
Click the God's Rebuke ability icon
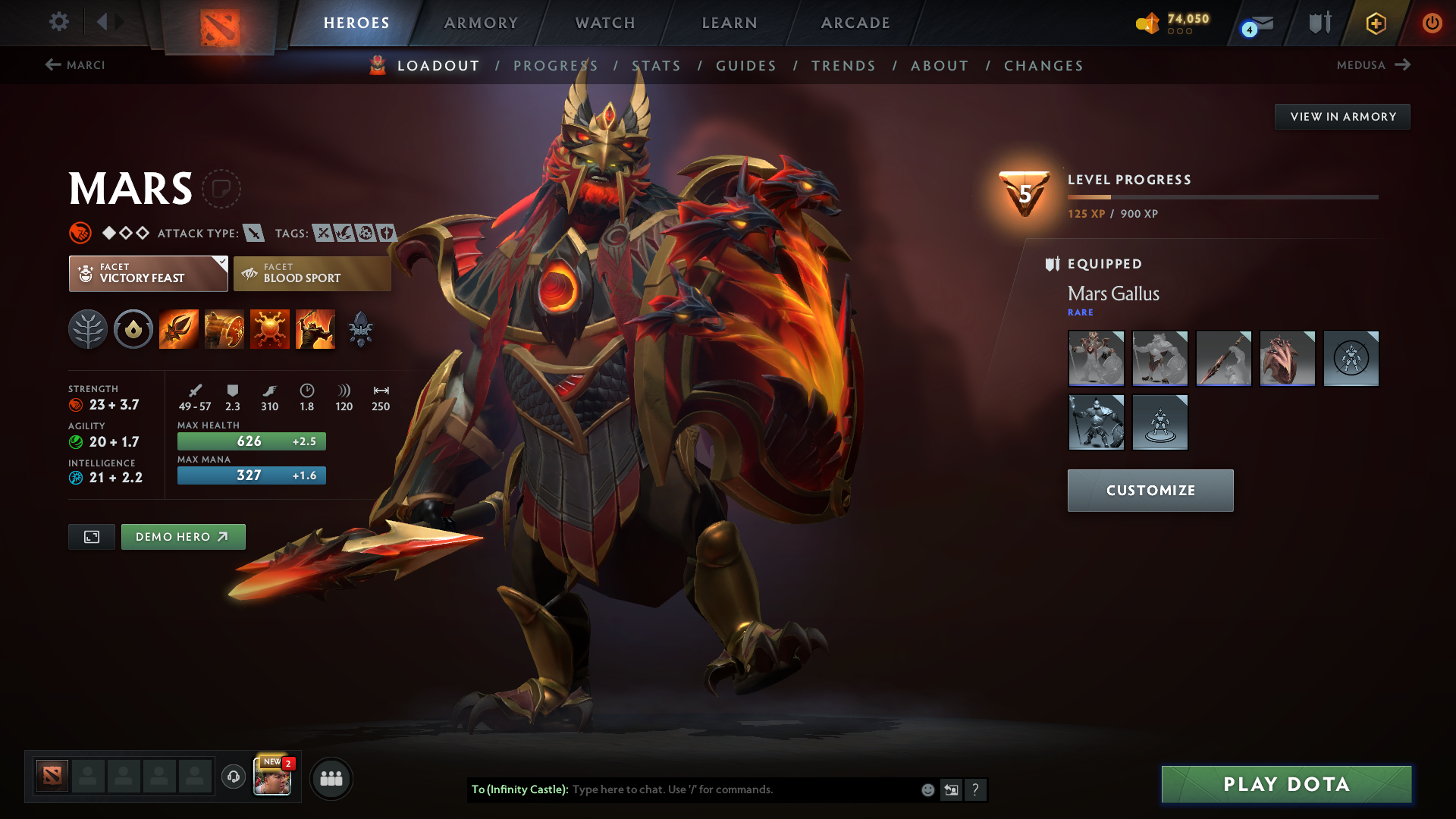tap(224, 328)
